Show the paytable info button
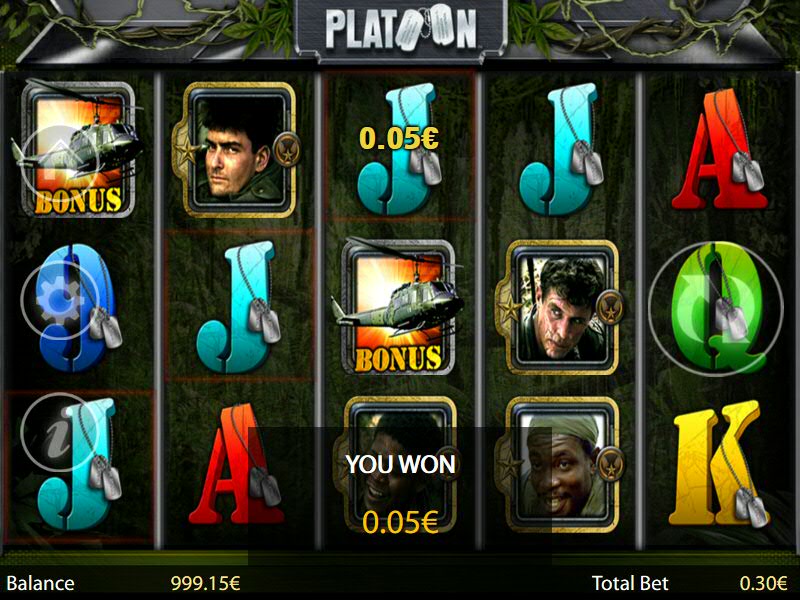Viewport: 800px width, 600px height. [x=59, y=433]
